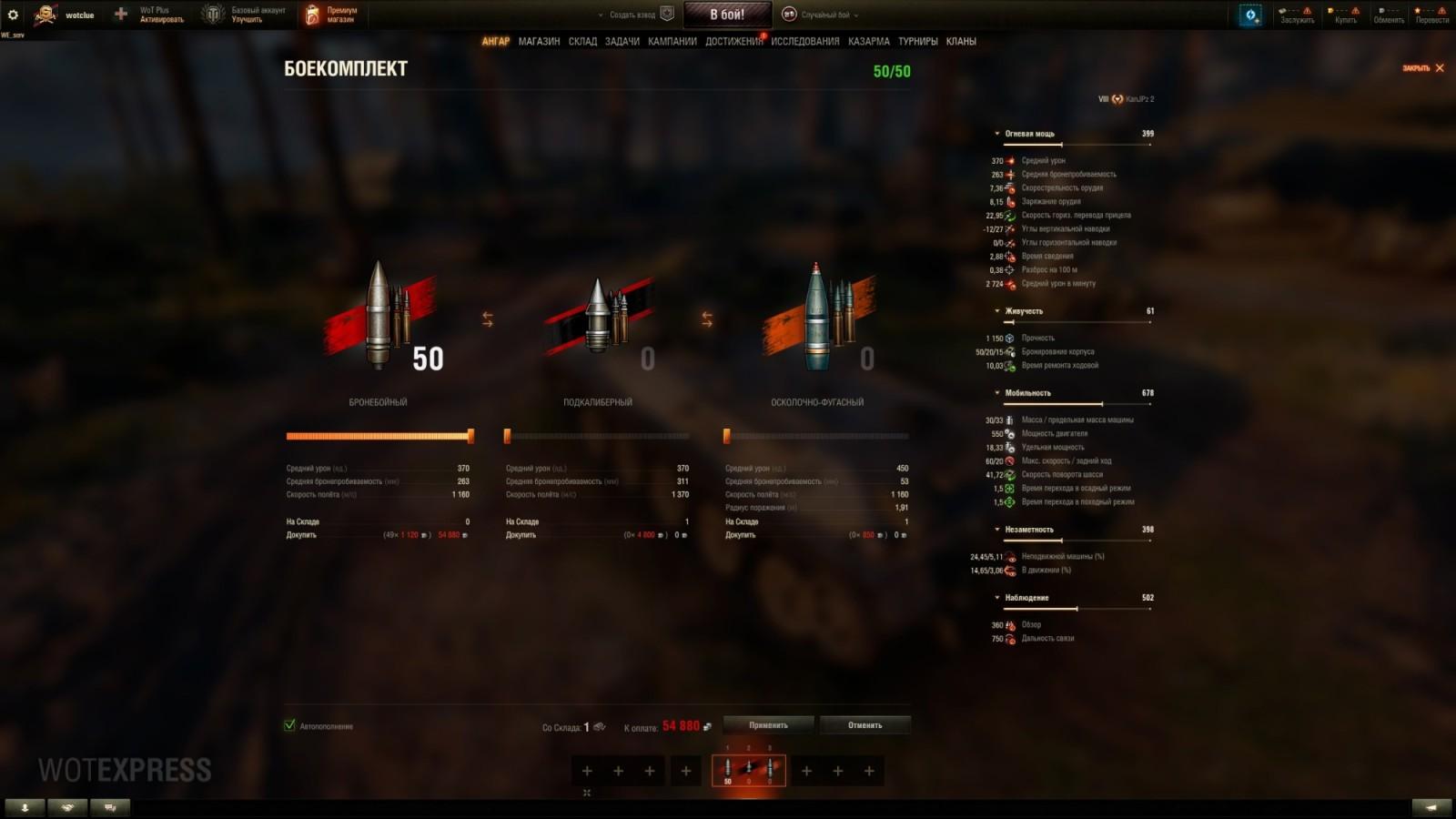The image size is (1456, 819).
Task: Click the glowing blue event booster icon
Action: [x=1252, y=13]
